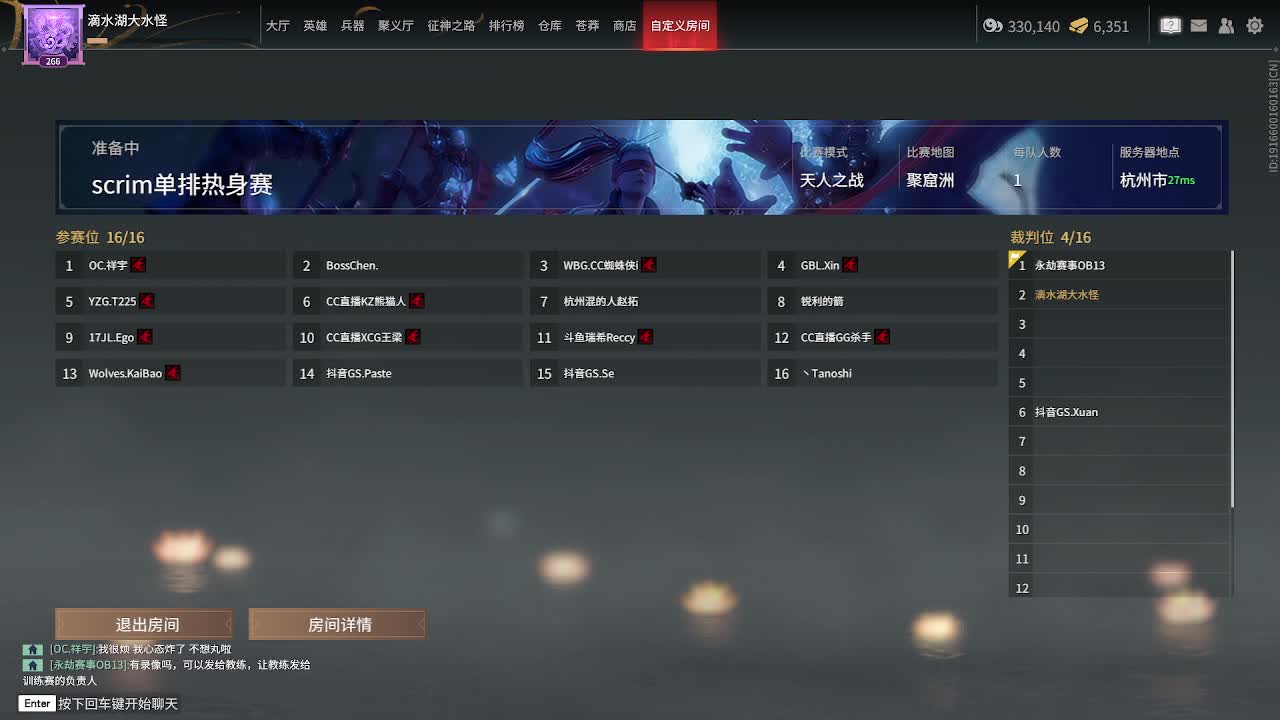Viewport: 1280px width, 720px height.
Task: Open the mail envelope icon
Action: [x=1198, y=26]
